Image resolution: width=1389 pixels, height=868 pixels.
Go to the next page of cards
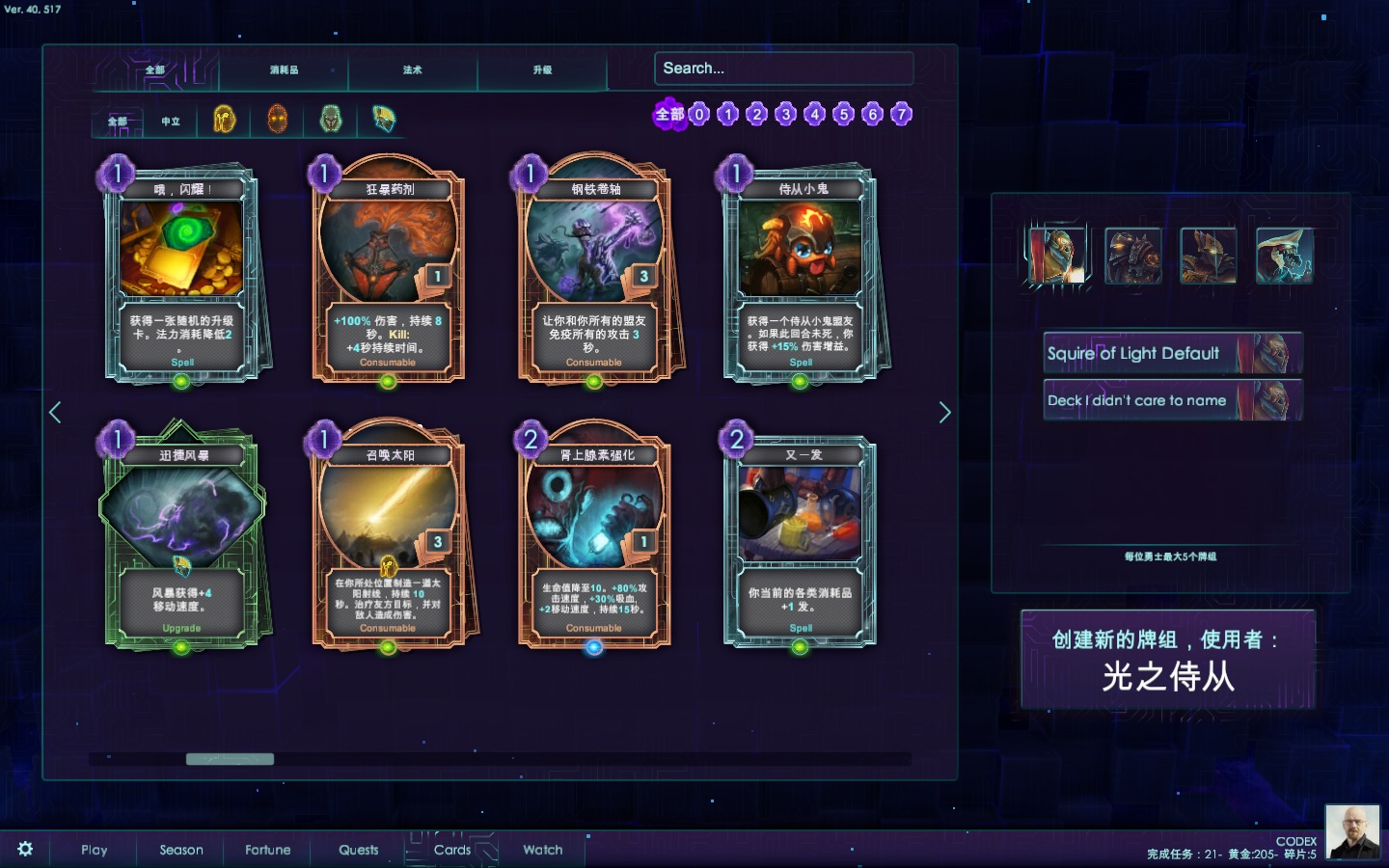(x=944, y=413)
